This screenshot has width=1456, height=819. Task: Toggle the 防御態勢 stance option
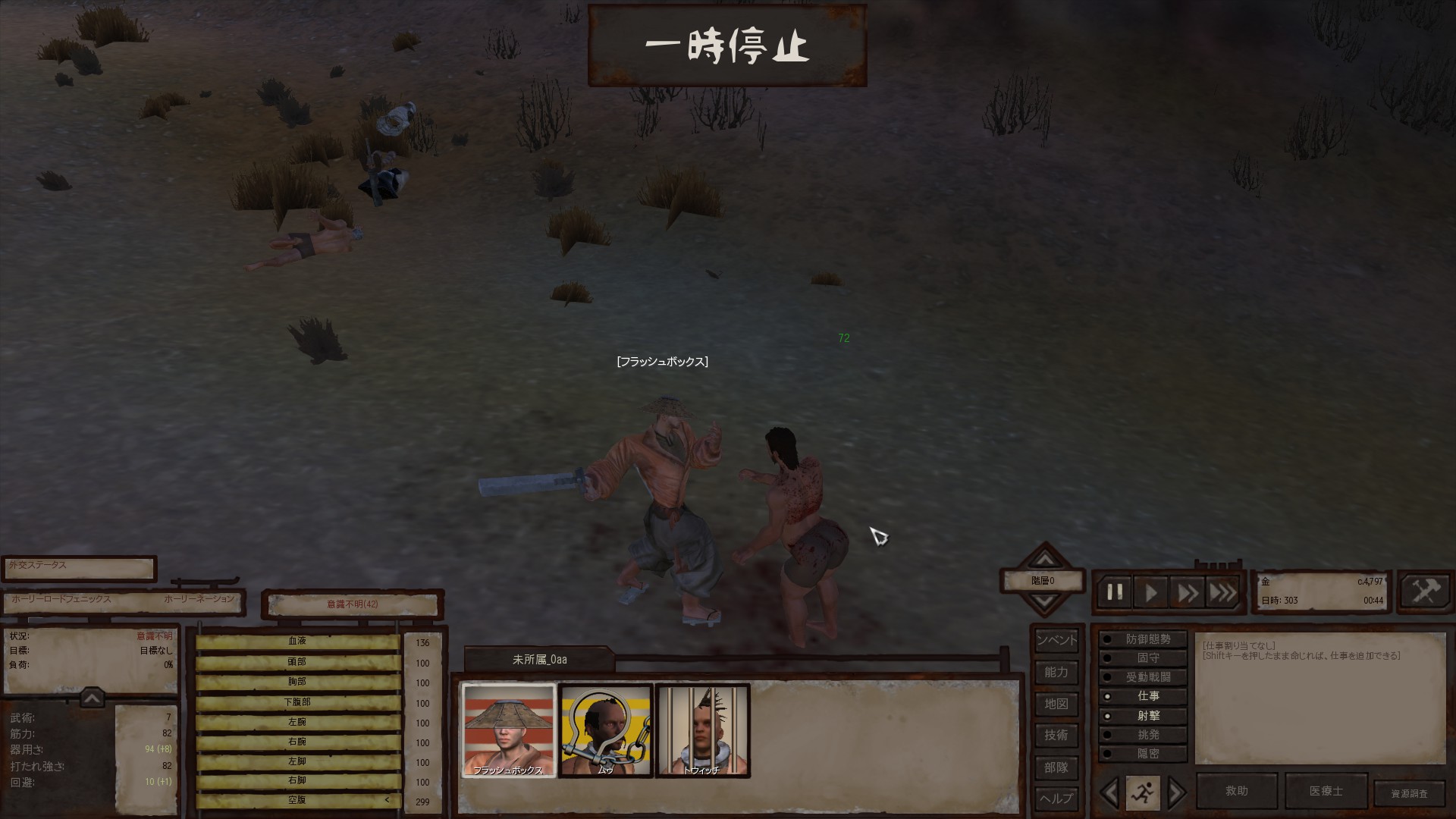click(x=1143, y=639)
